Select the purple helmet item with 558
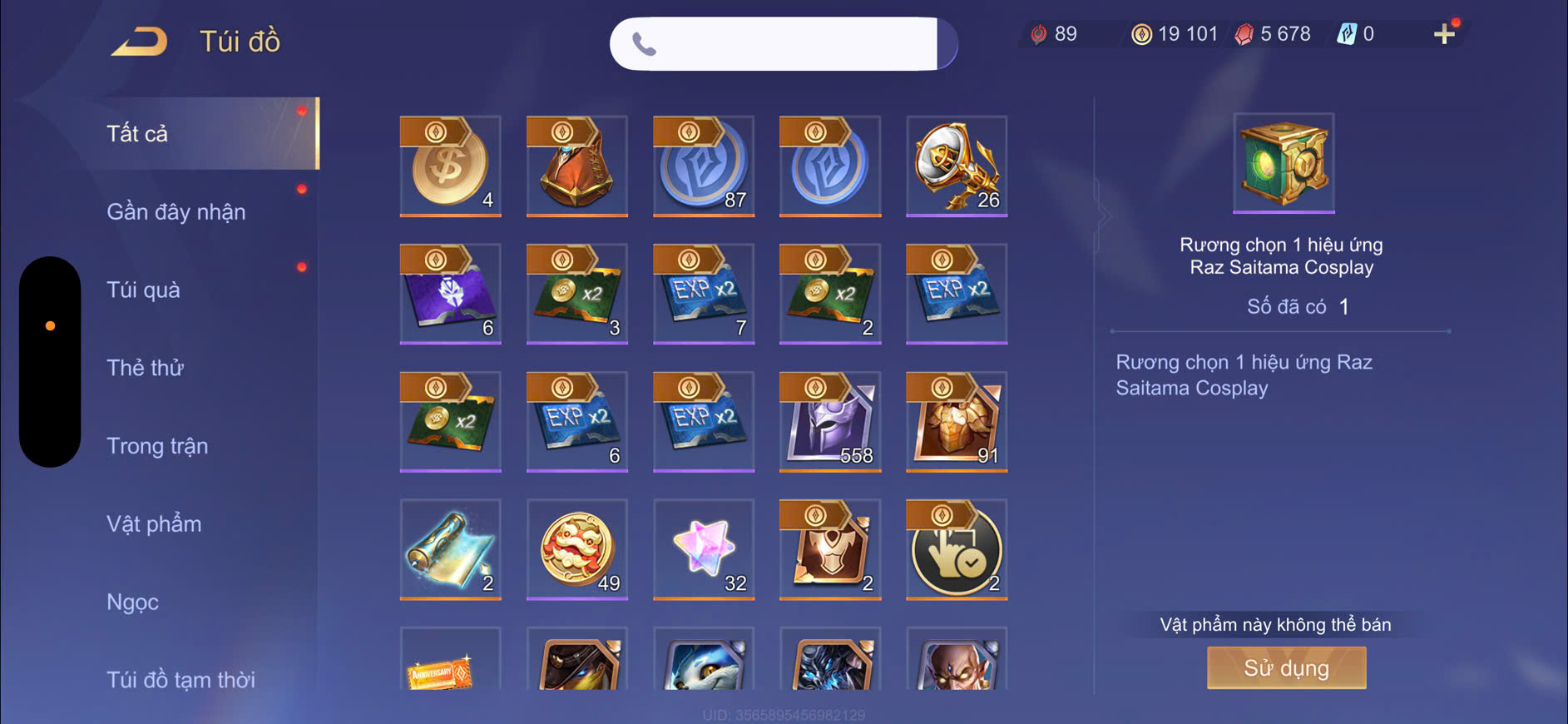 830,421
